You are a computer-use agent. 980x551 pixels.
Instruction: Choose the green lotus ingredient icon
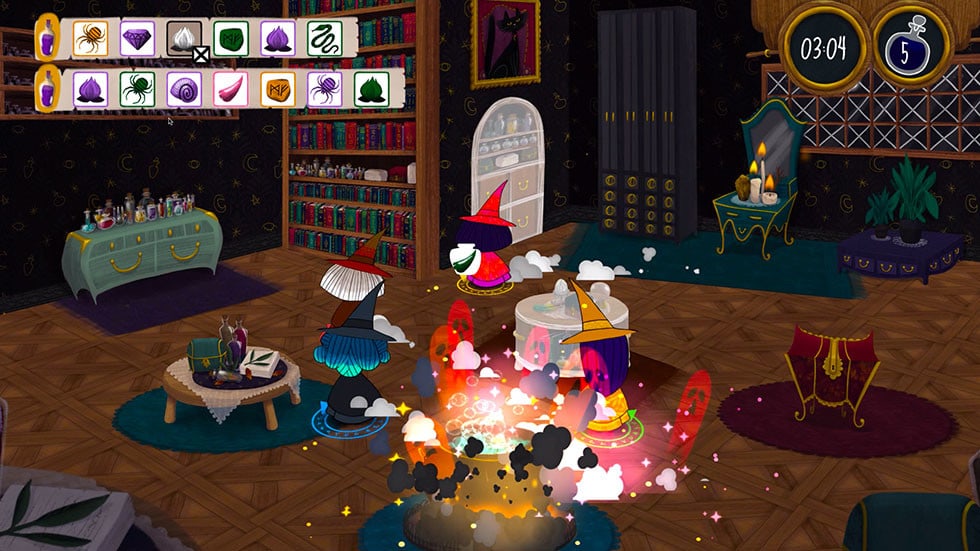[x=371, y=87]
